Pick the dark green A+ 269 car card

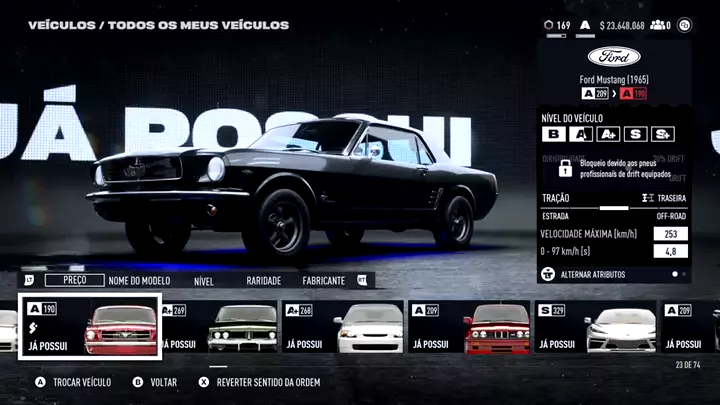pyautogui.click(x=217, y=327)
